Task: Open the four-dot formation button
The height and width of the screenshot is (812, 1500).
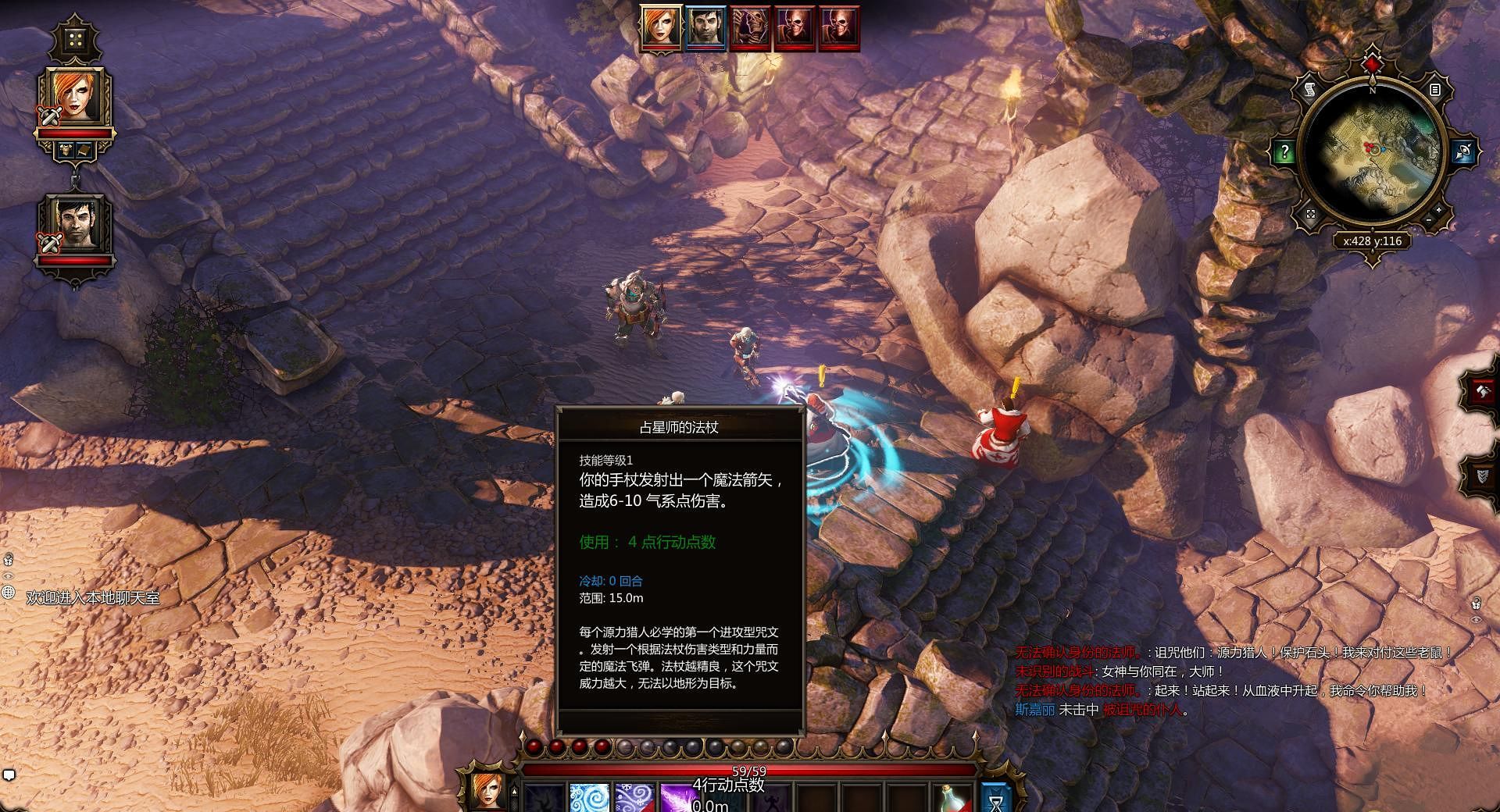Action: (75, 40)
